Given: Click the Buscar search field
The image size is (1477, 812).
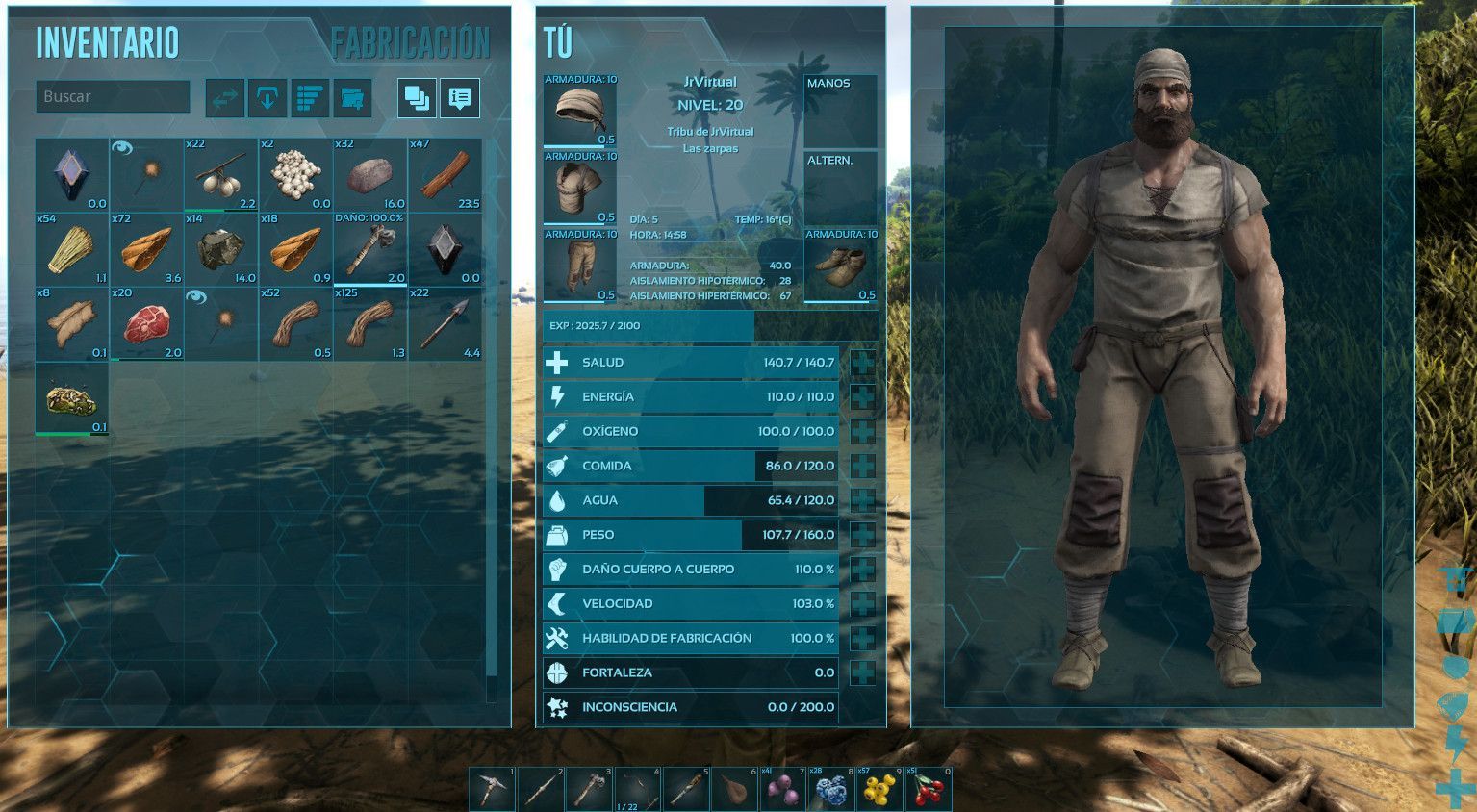Looking at the screenshot, I should click(113, 96).
